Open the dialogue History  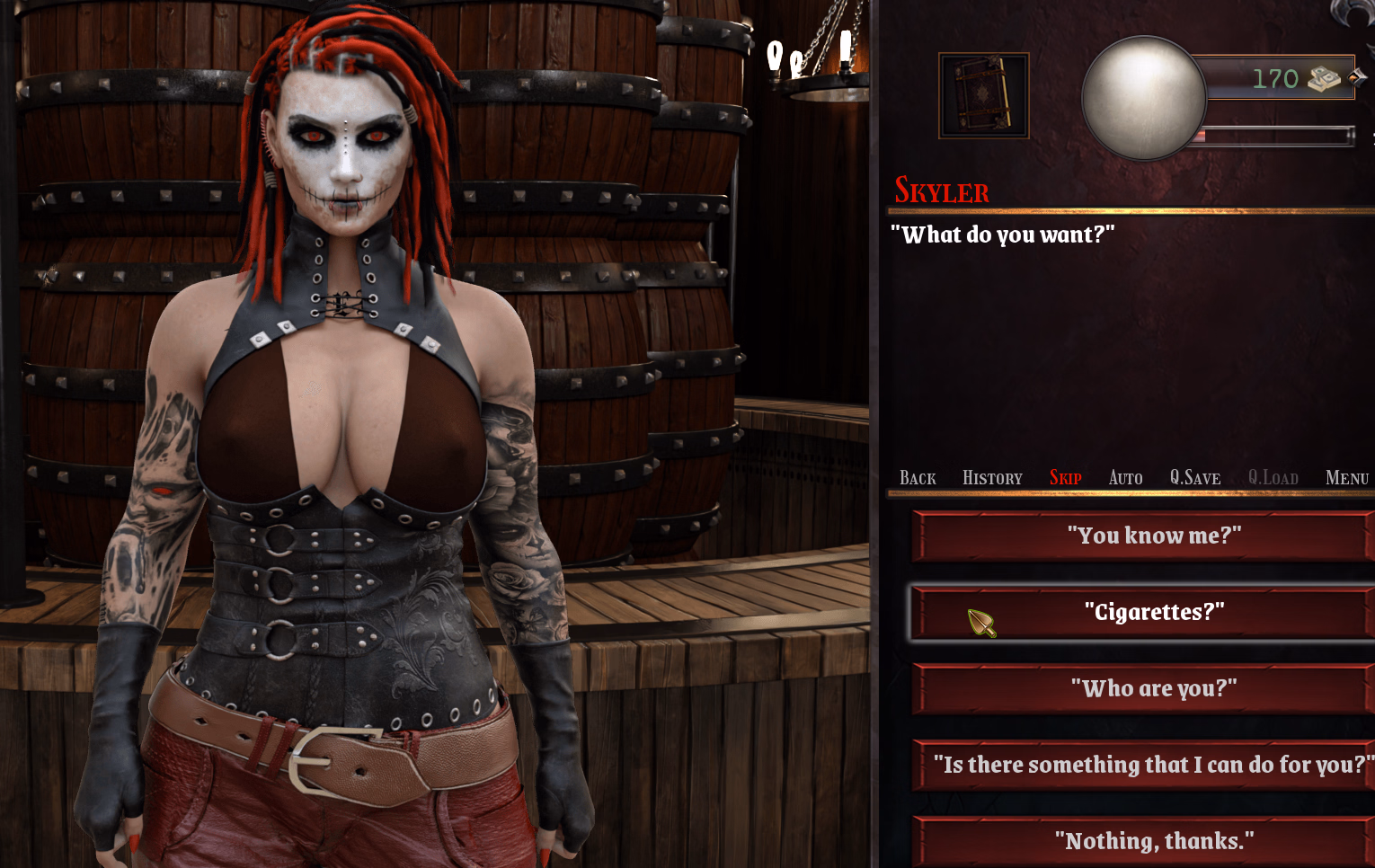coord(992,478)
